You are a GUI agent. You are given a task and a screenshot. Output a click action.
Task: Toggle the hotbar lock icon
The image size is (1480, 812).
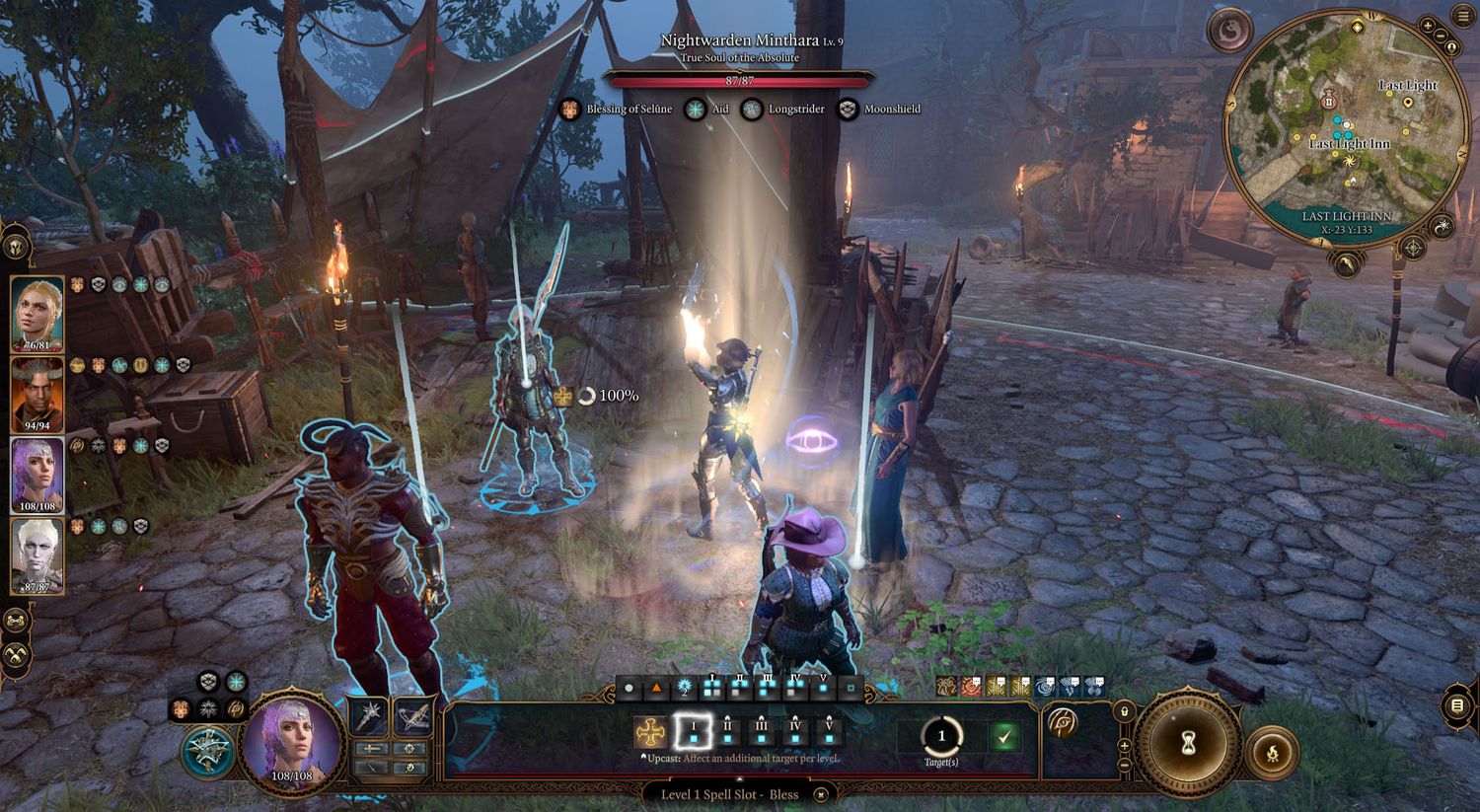(1124, 710)
